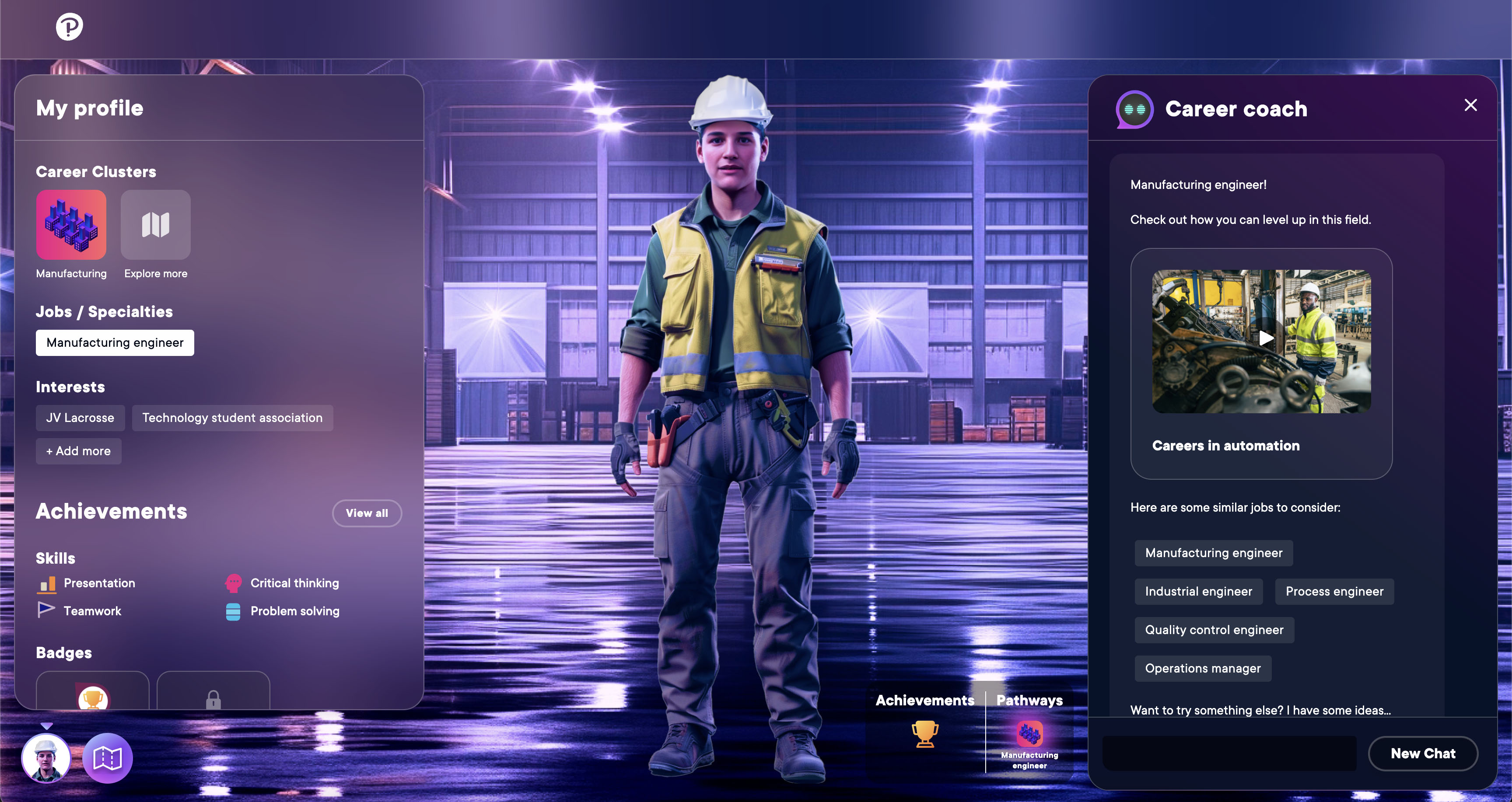
Task: Click the Manufacturing engineer specialty tag
Action: click(115, 343)
